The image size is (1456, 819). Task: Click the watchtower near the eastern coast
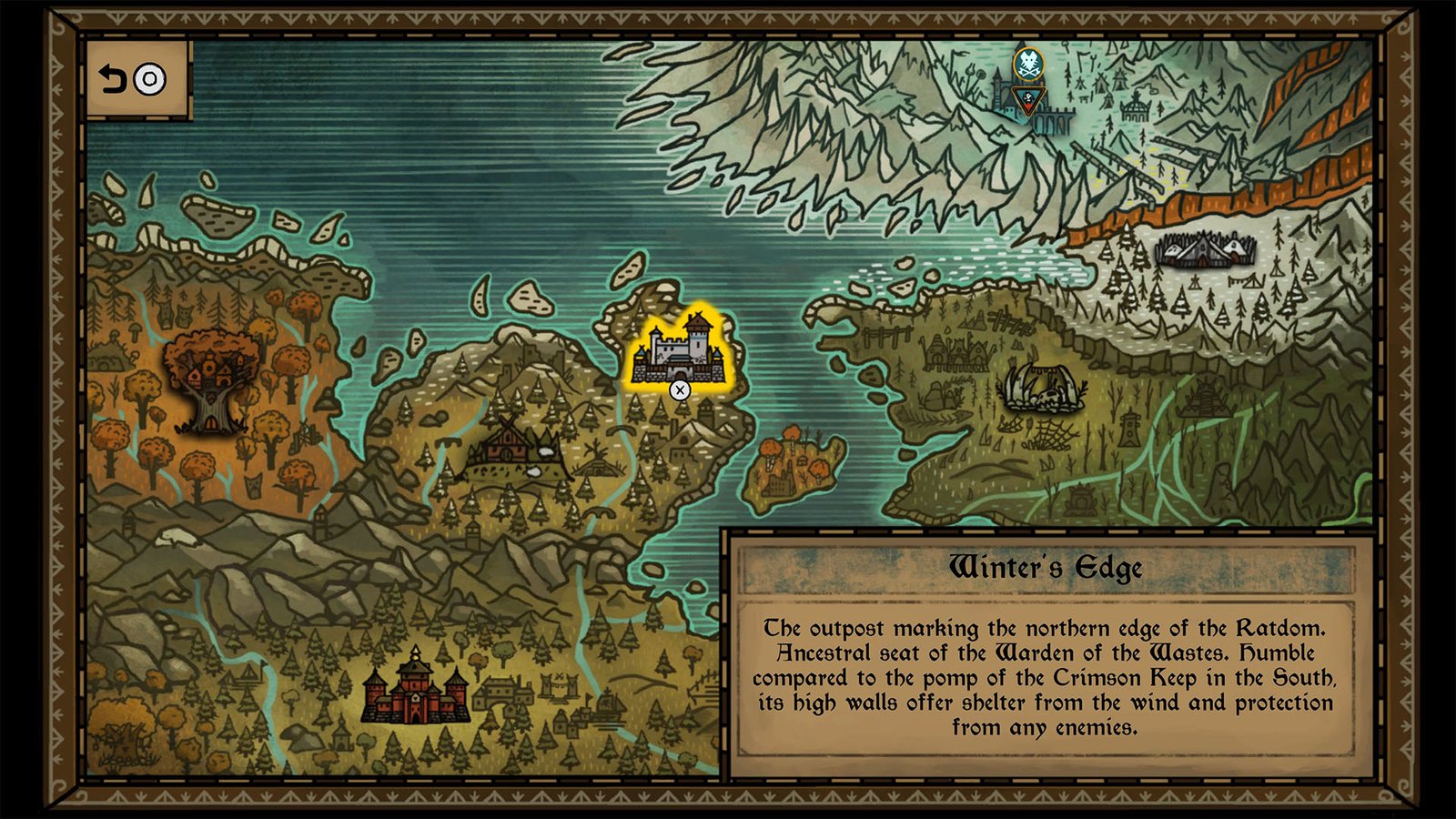(1128, 426)
